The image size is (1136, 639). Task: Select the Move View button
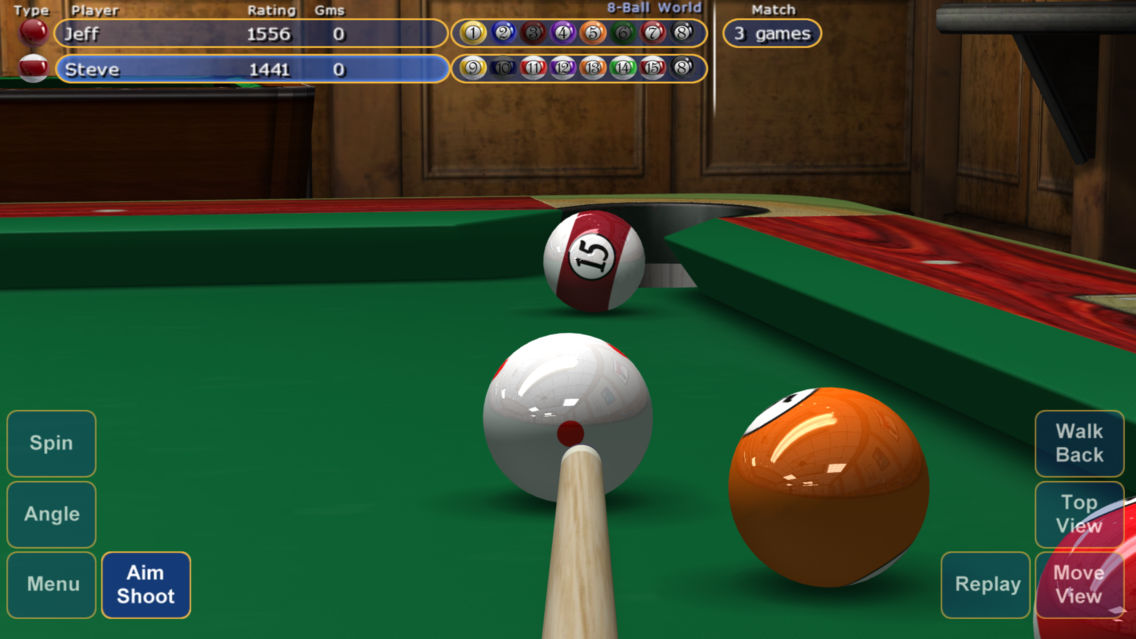[1079, 584]
